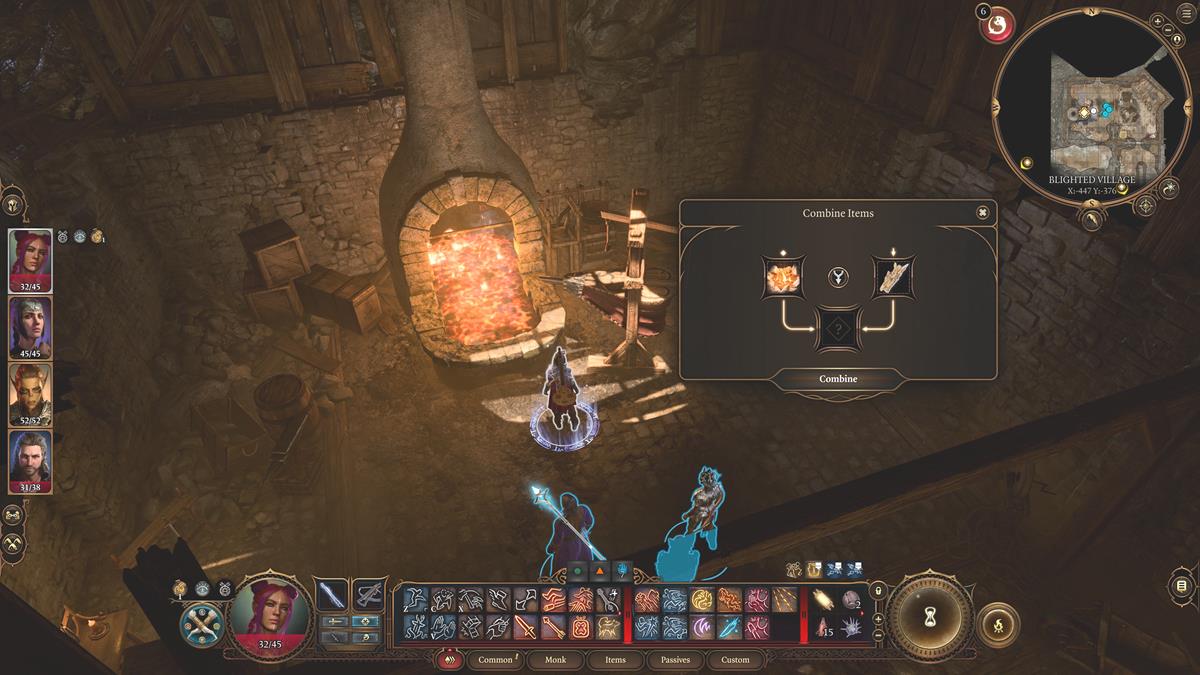Screen dimensions: 1200x675
Task: Switch to the Common hotbar tab
Action: [496, 660]
